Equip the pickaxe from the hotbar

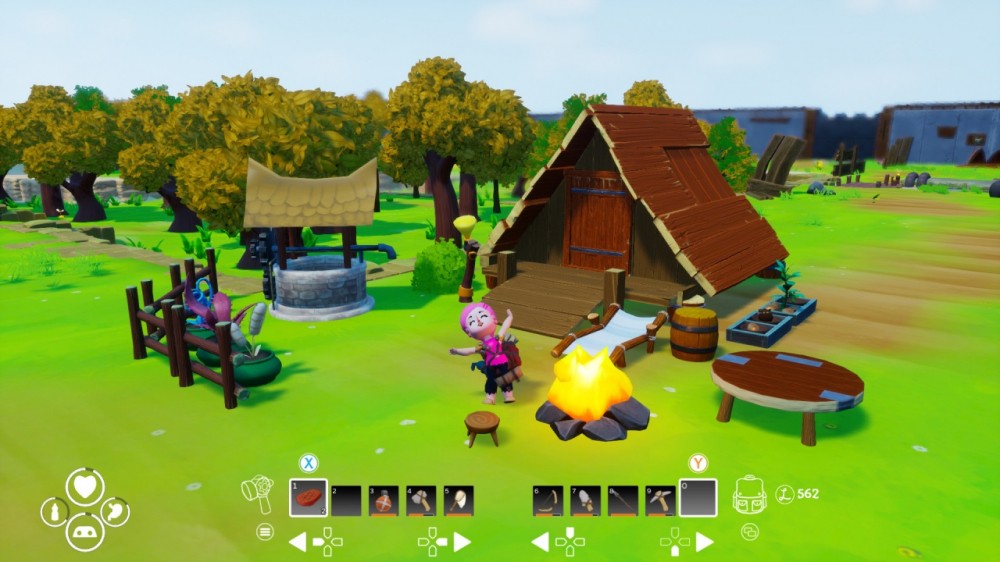(x=660, y=500)
